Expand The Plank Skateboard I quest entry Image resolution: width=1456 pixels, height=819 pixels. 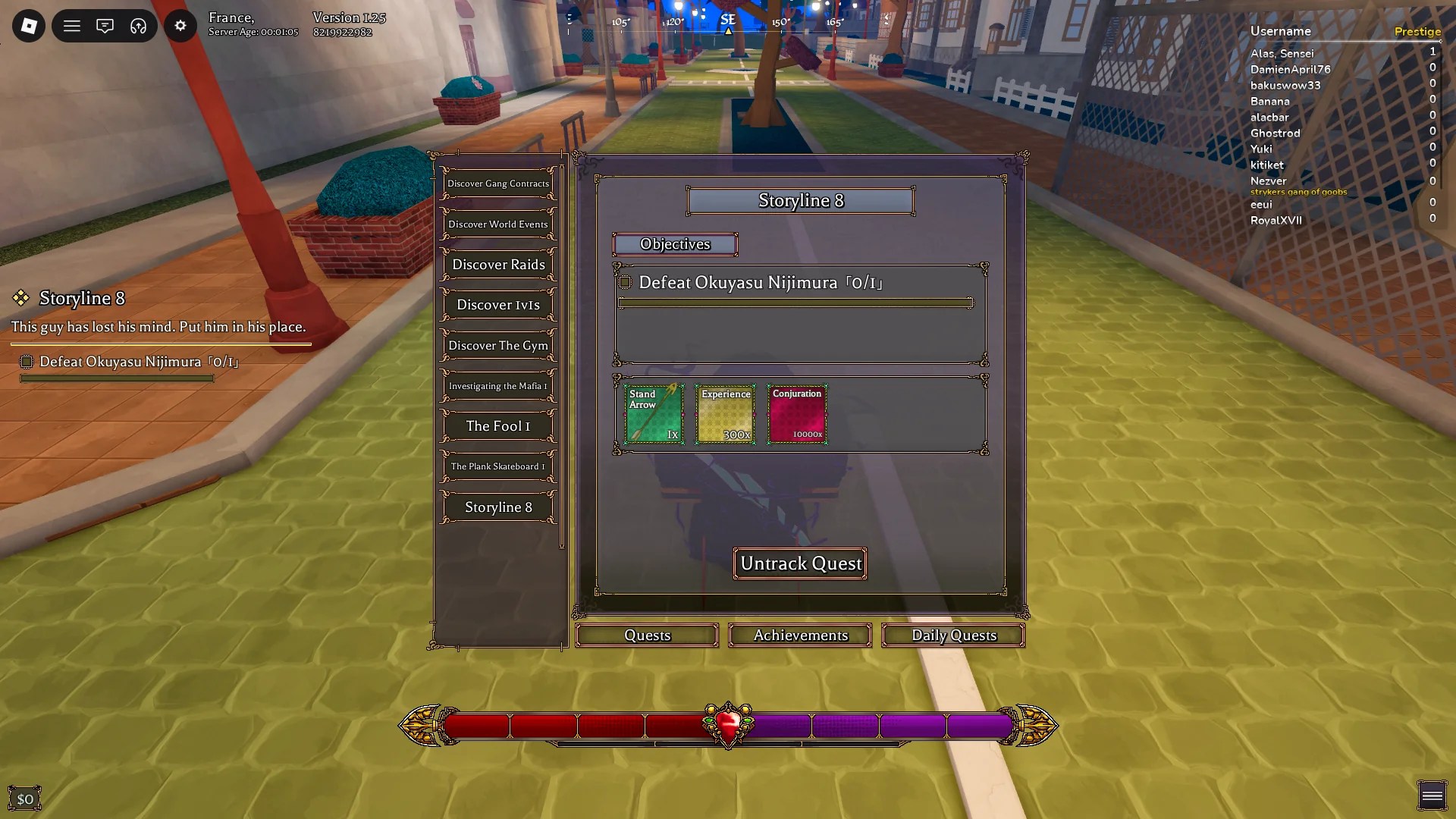coord(497,466)
